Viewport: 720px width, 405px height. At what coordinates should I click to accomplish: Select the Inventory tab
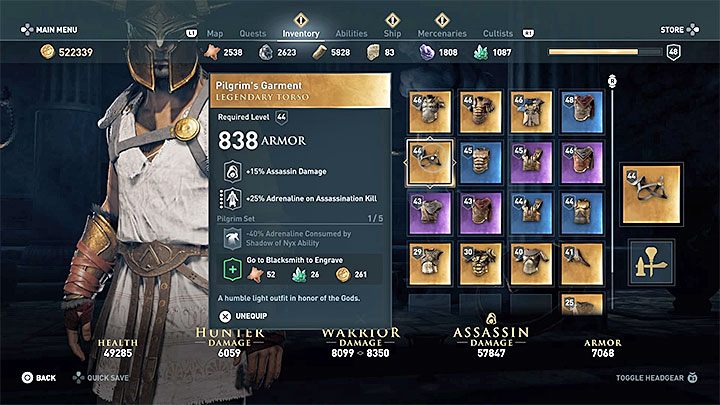click(301, 32)
